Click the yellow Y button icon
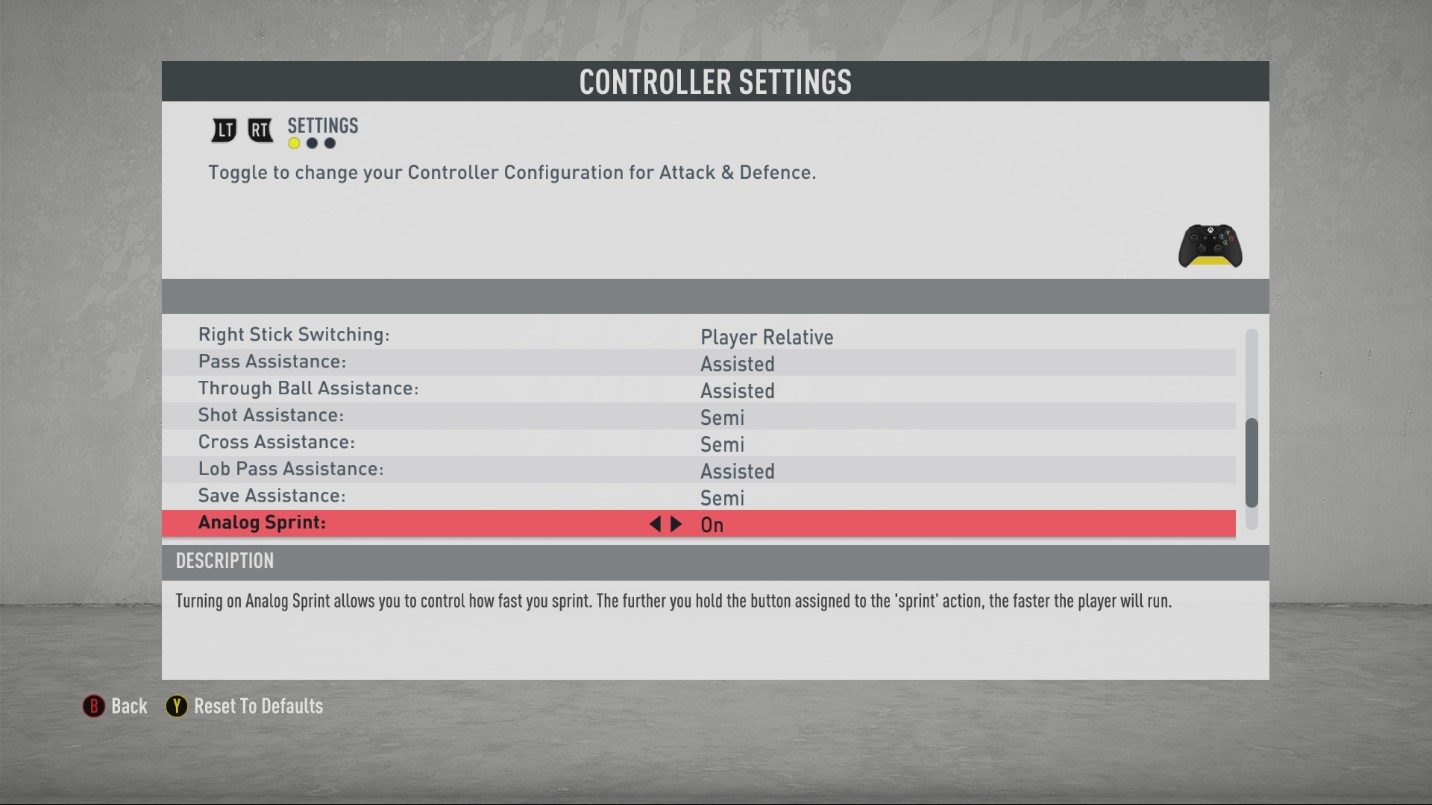1432x805 pixels. [177, 706]
